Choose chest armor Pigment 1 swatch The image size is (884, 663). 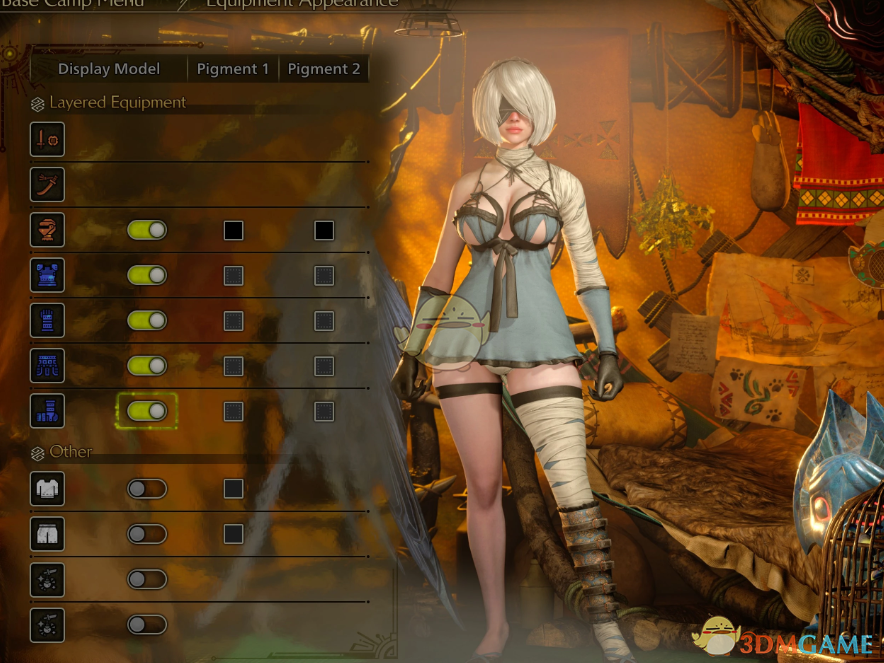click(x=233, y=275)
